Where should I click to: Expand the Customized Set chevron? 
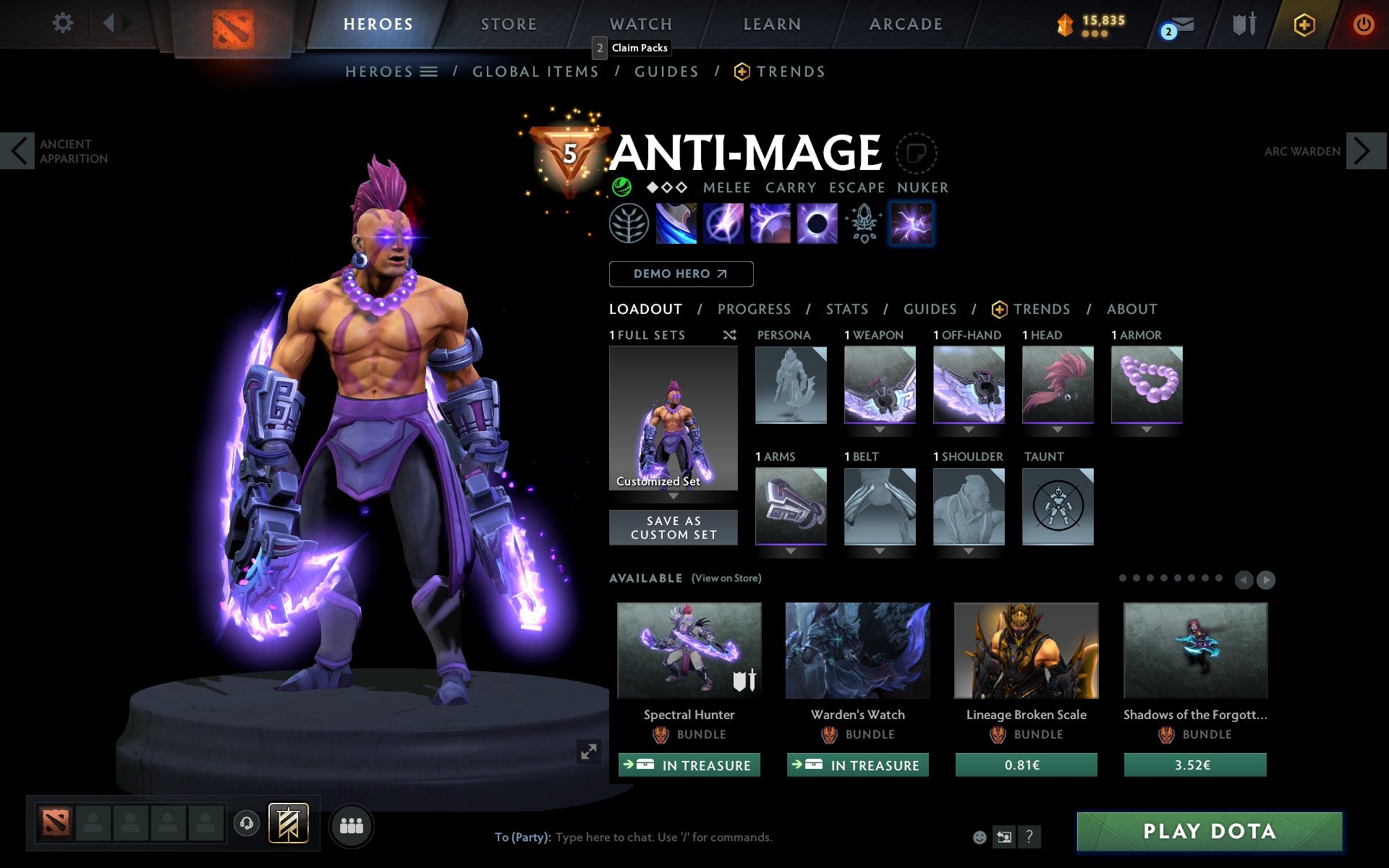coord(674,497)
